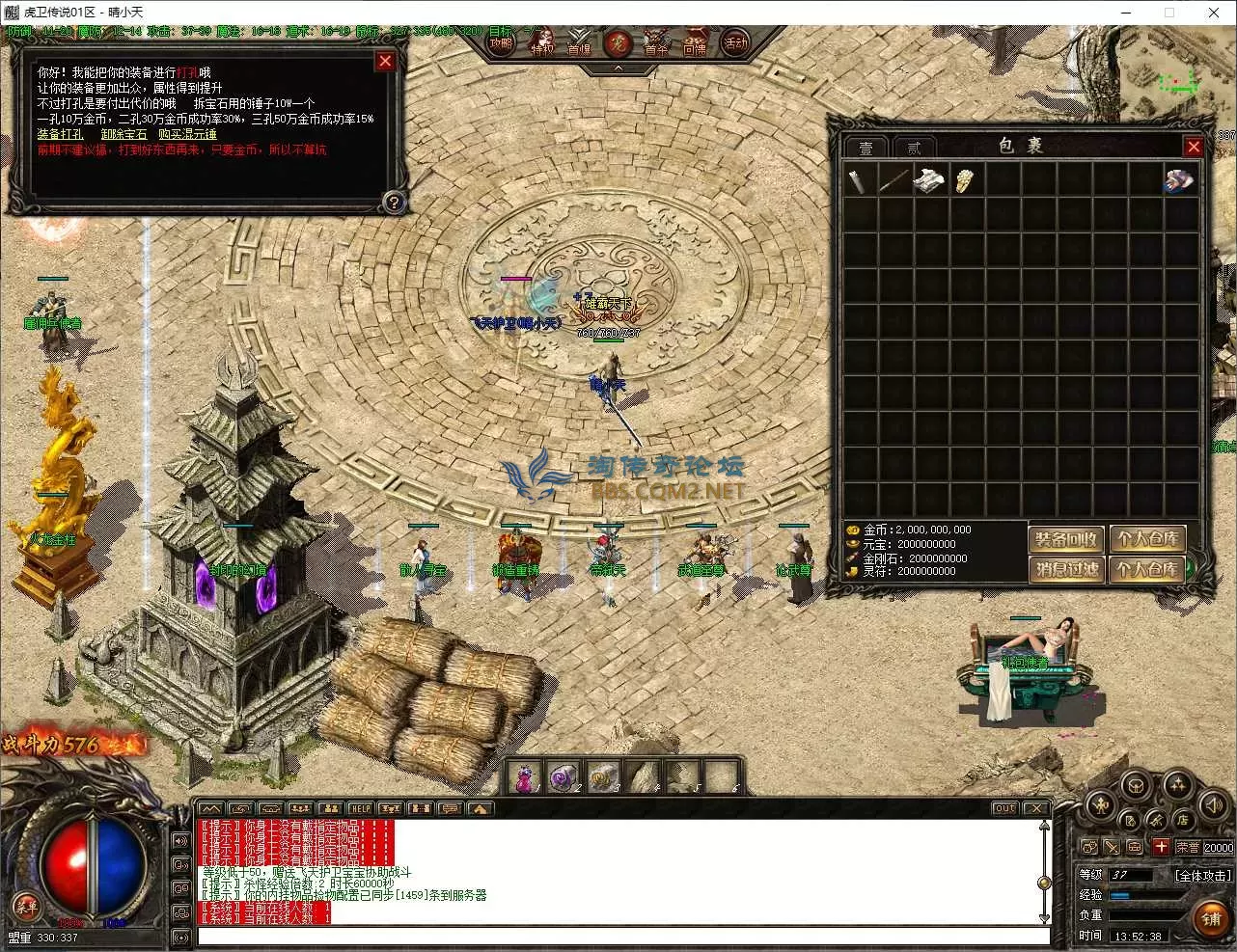Viewport: 1237px width, 952px height.
Task: Close the NPC dialogue window
Action: 385,62
